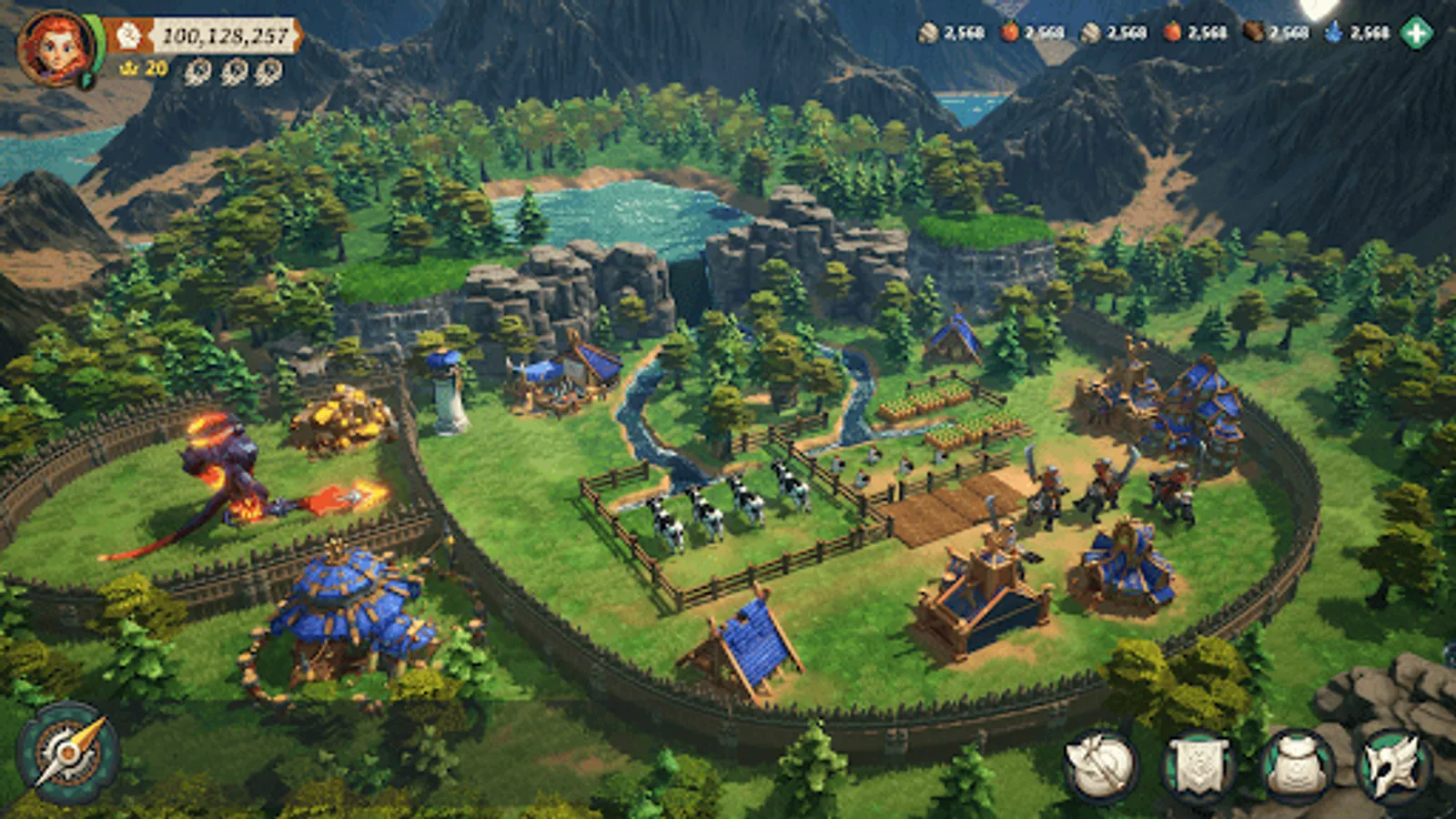
Task: Tap the middle laurel badge
Action: [x=235, y=71]
